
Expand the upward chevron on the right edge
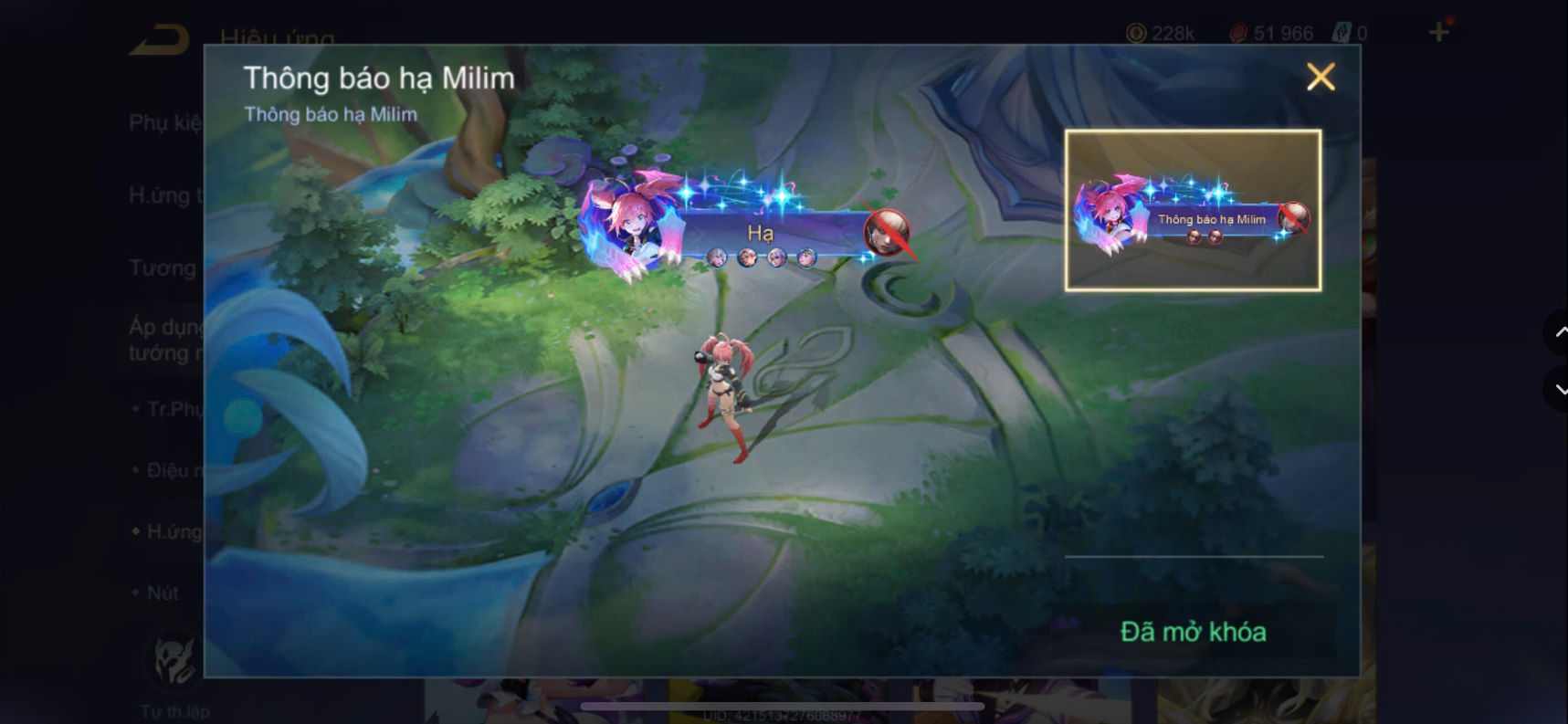1557,333
